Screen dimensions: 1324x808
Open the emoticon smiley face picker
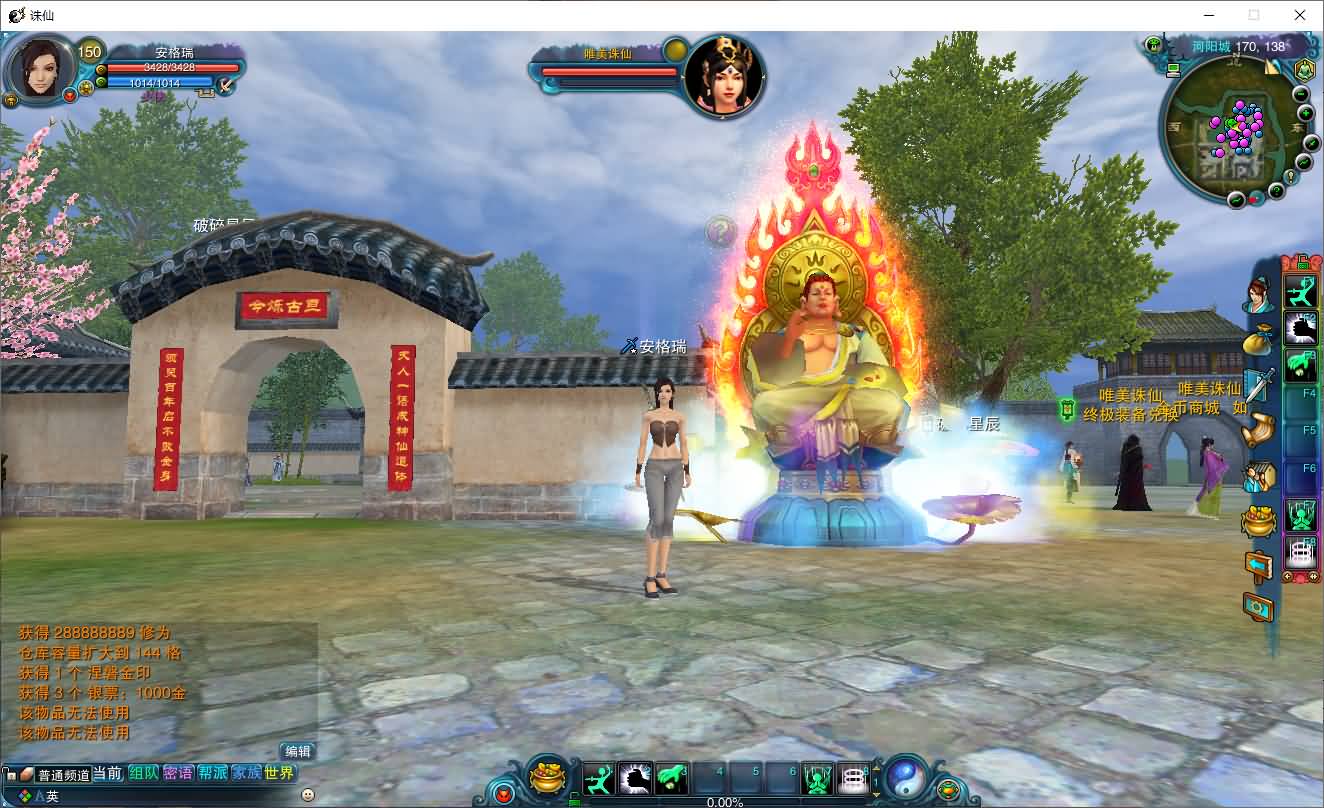308,795
